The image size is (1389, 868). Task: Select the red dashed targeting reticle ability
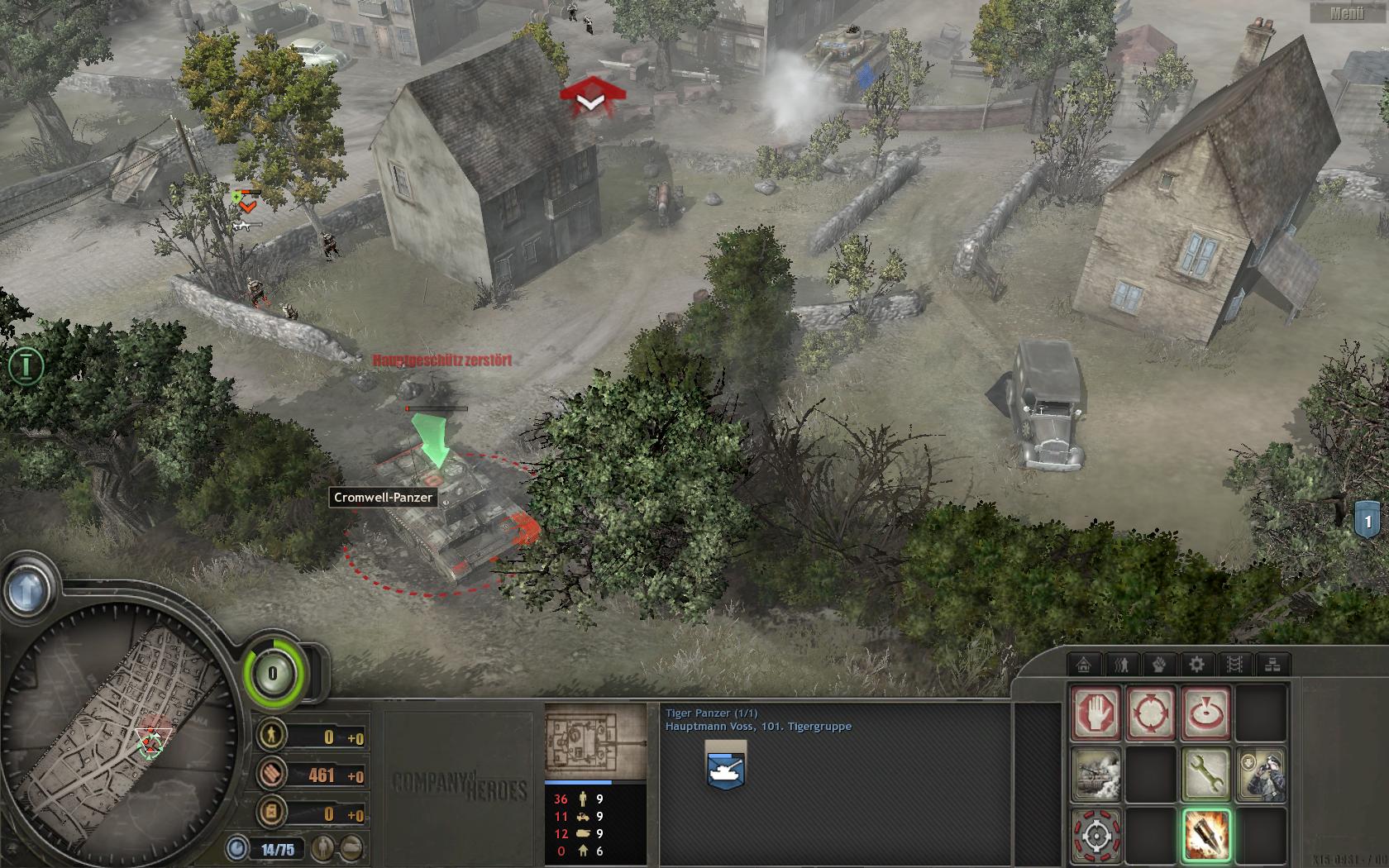(1096, 835)
